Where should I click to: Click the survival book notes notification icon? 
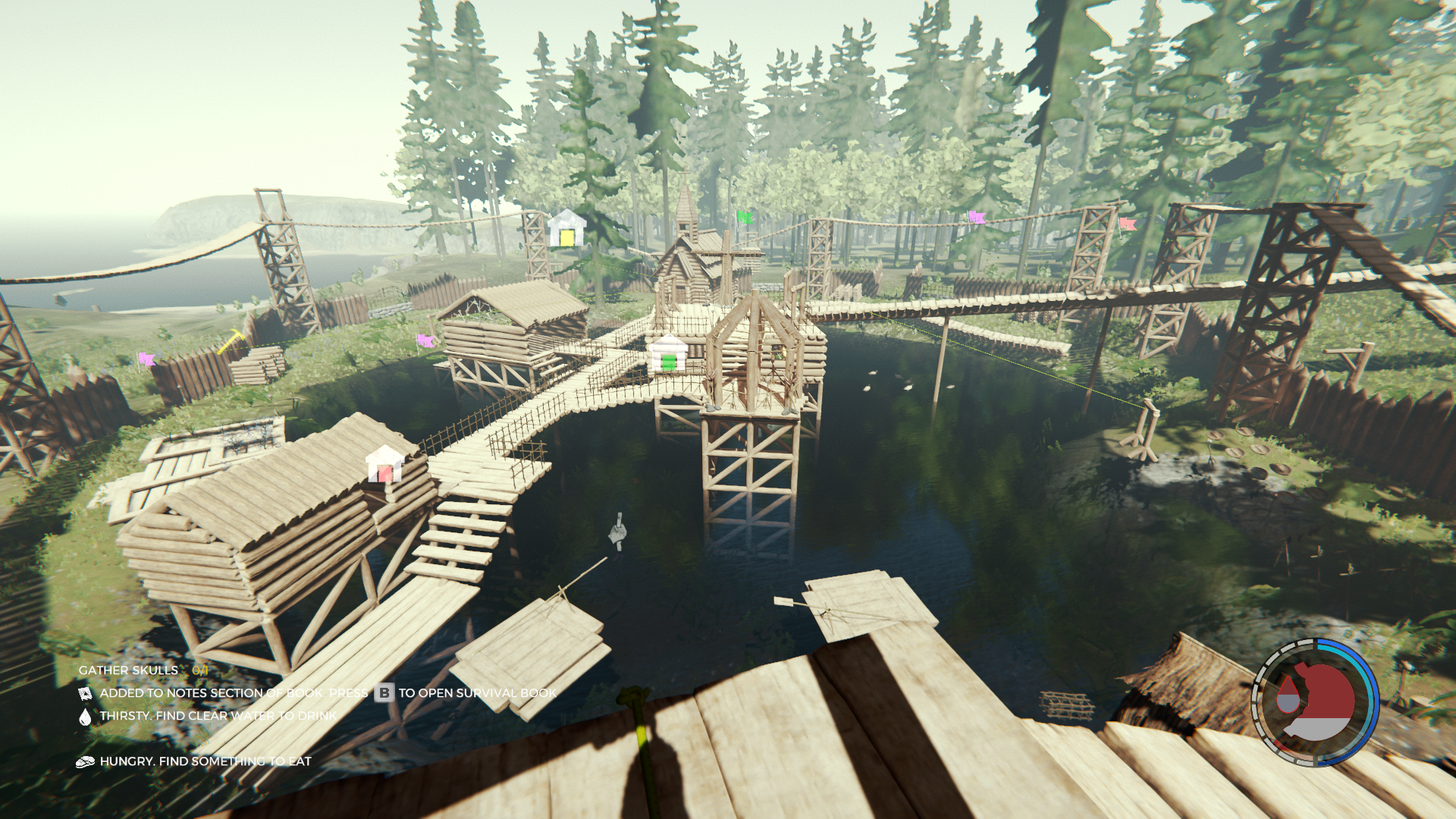(85, 694)
